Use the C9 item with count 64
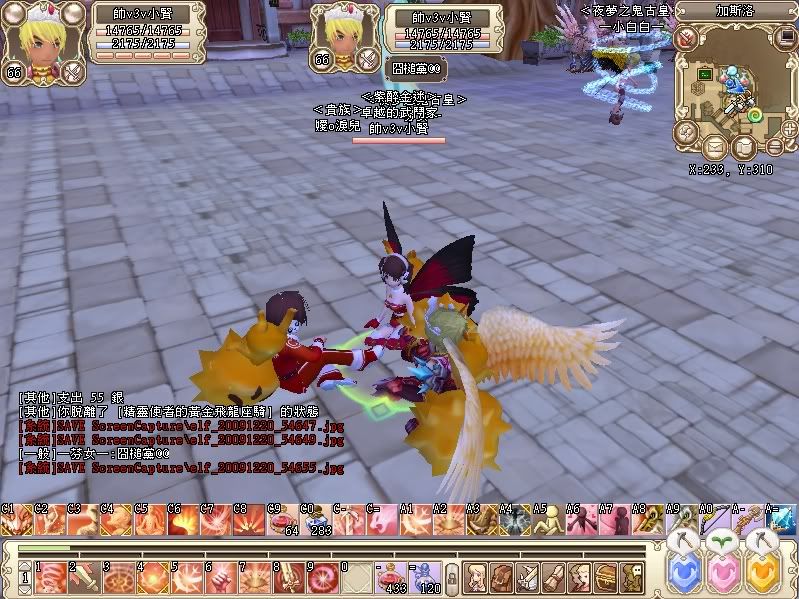Image resolution: width=799 pixels, height=599 pixels. 284,520
